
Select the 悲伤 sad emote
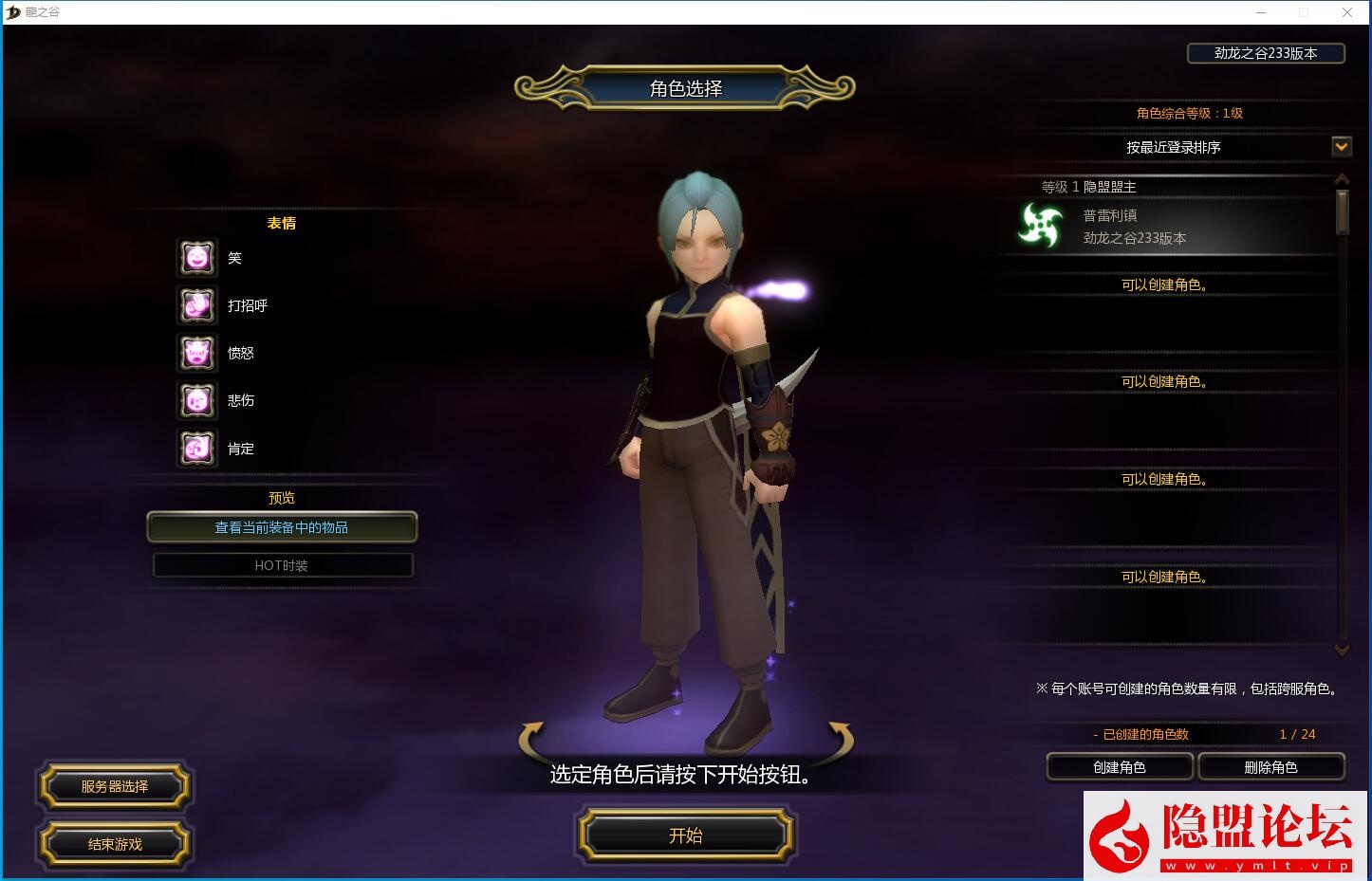tap(197, 400)
